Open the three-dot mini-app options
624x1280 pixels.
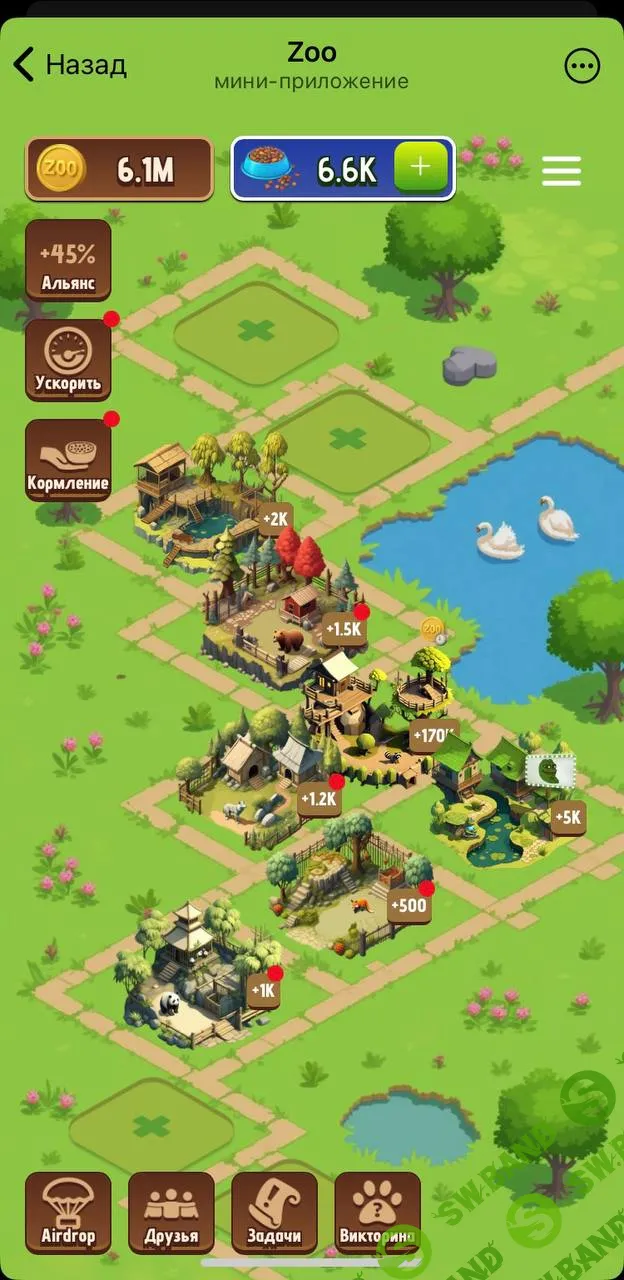tap(582, 66)
